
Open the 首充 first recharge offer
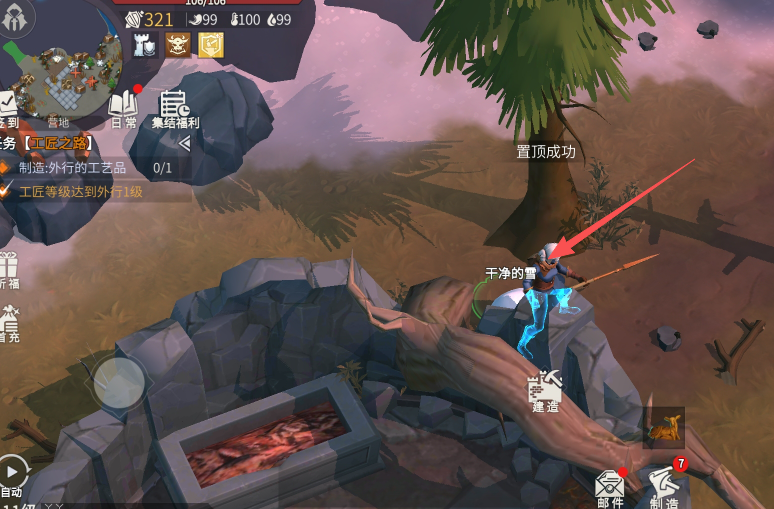[x=8, y=324]
